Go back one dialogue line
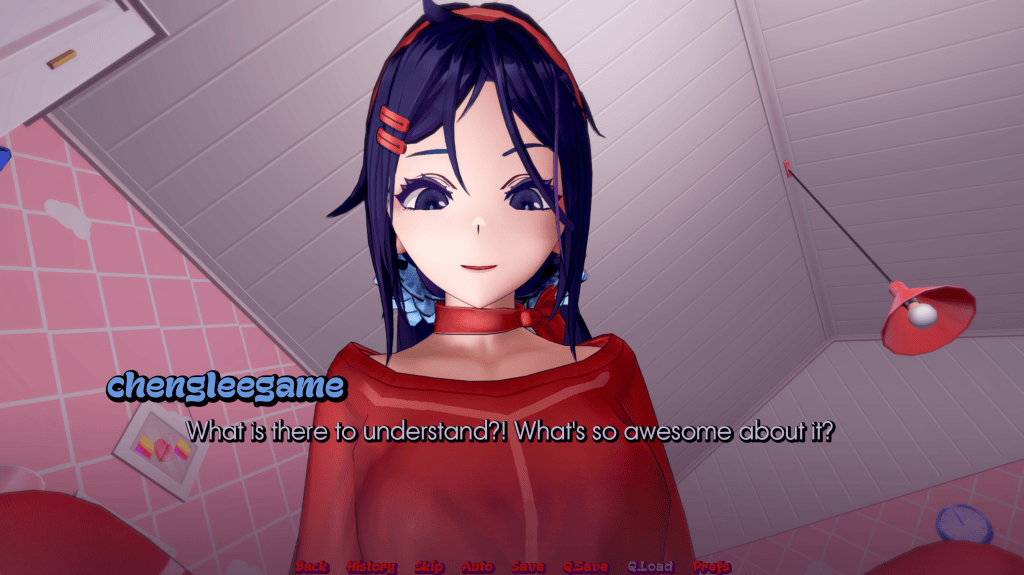The image size is (1024, 575). click(311, 567)
